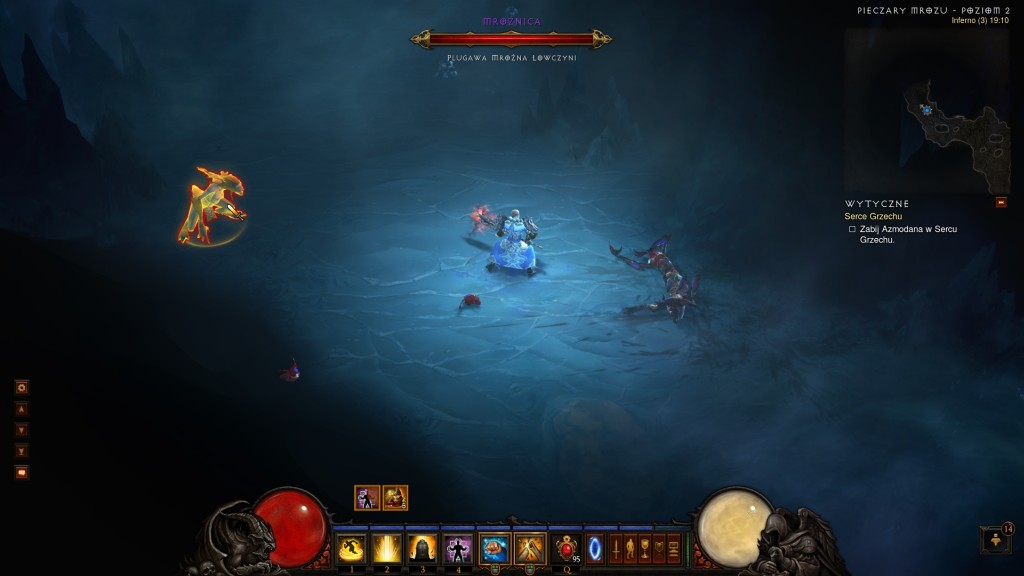This screenshot has width=1024, height=576.
Task: Open the character inventory figure icon
Action: pos(630,548)
